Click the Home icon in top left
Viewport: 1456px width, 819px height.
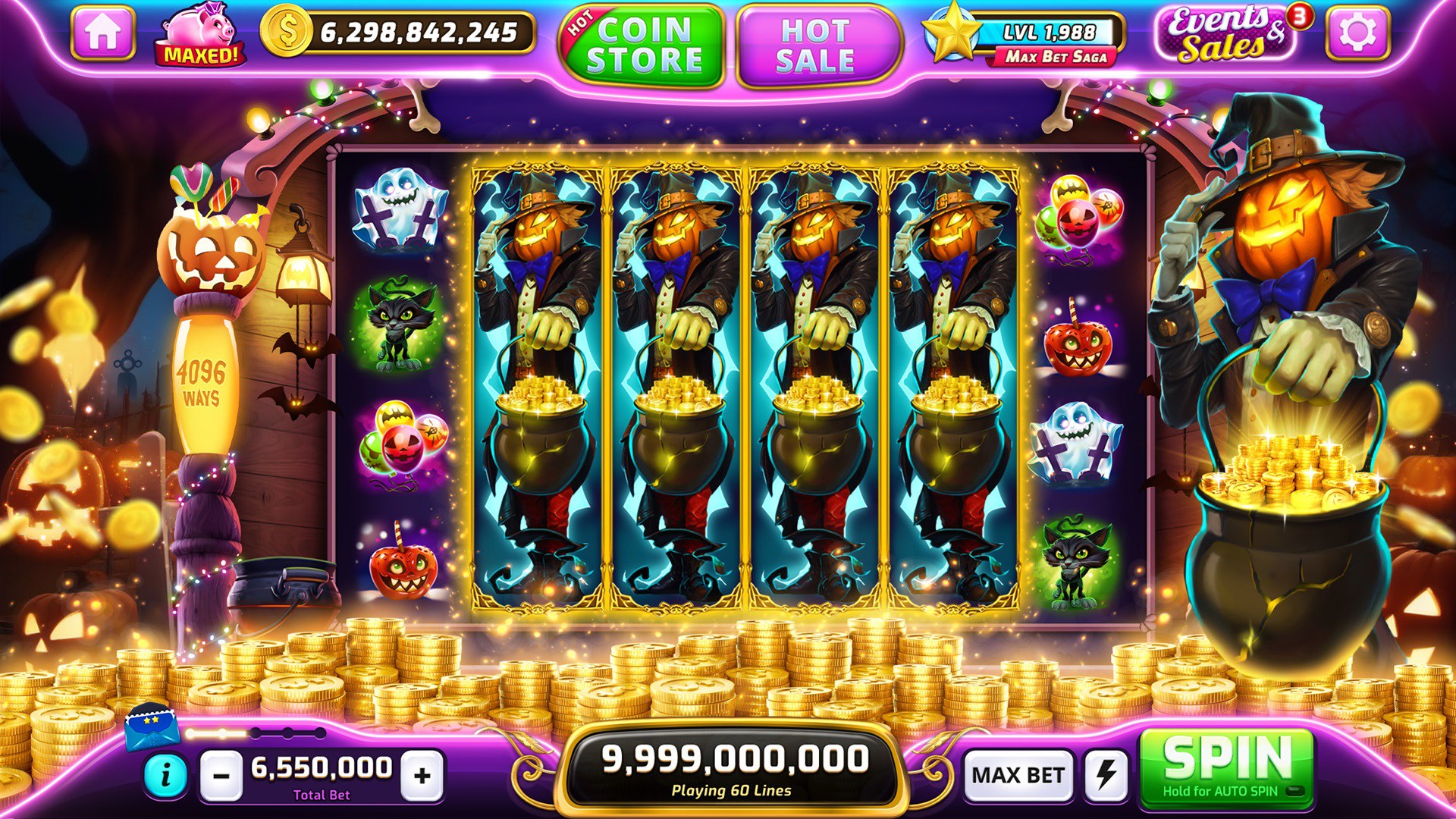pyautogui.click(x=102, y=32)
